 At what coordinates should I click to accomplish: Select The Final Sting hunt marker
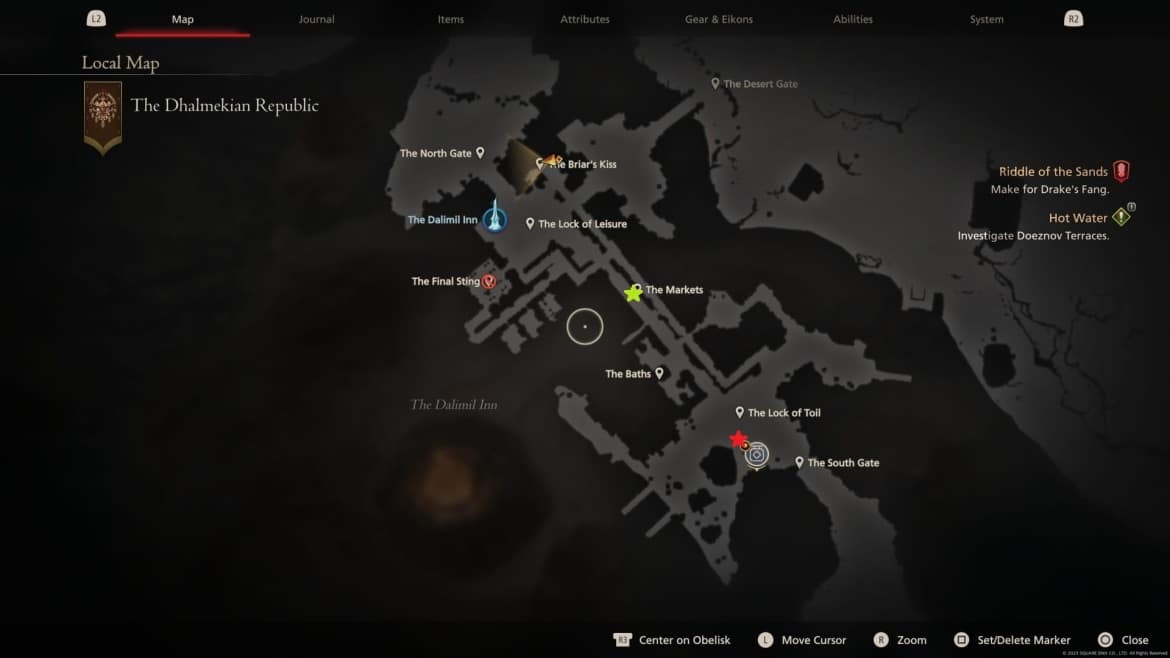pyautogui.click(x=489, y=282)
